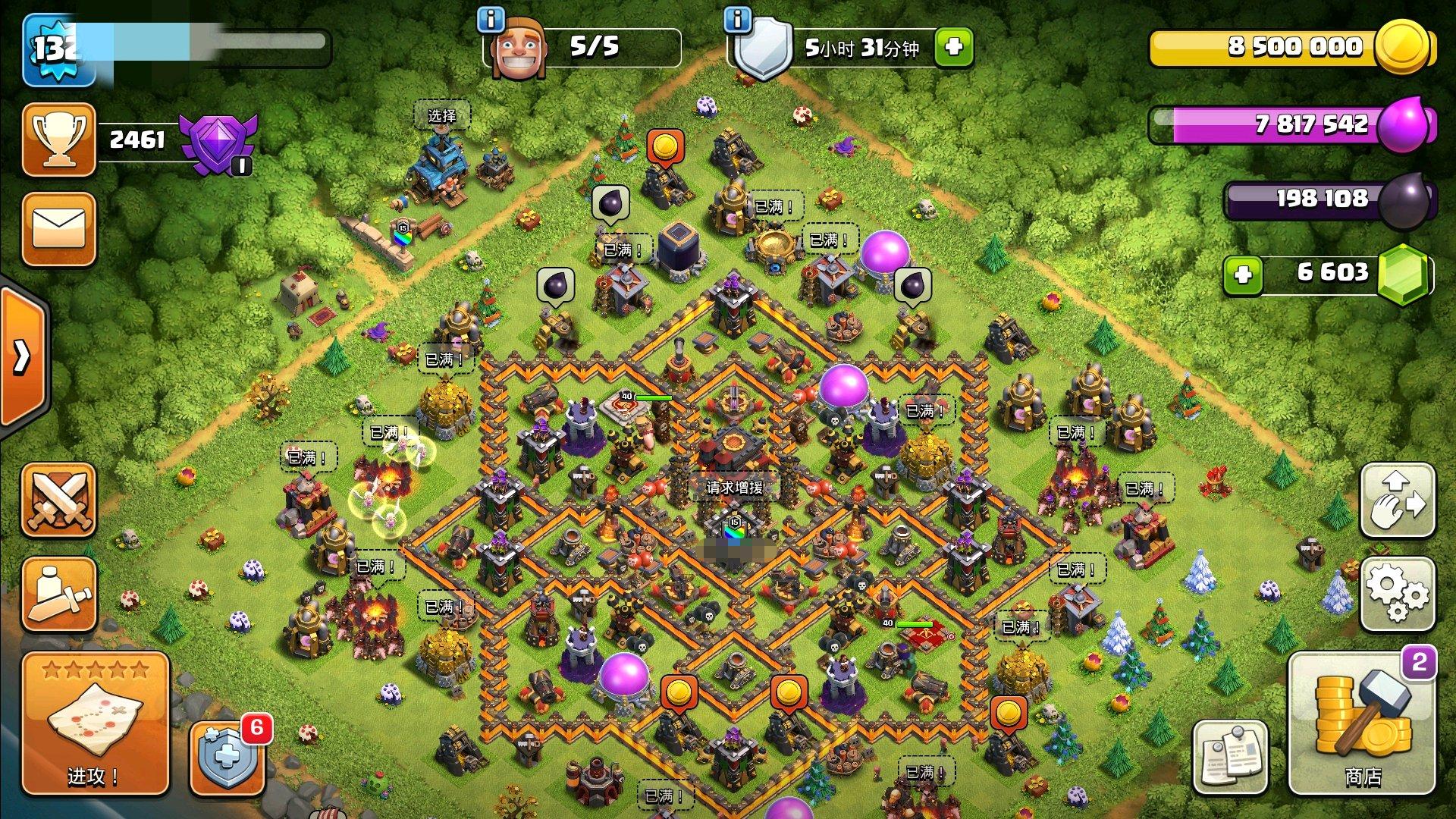Image resolution: width=1456 pixels, height=819 pixels.
Task: Extend shield time with green plus
Action: click(x=954, y=47)
